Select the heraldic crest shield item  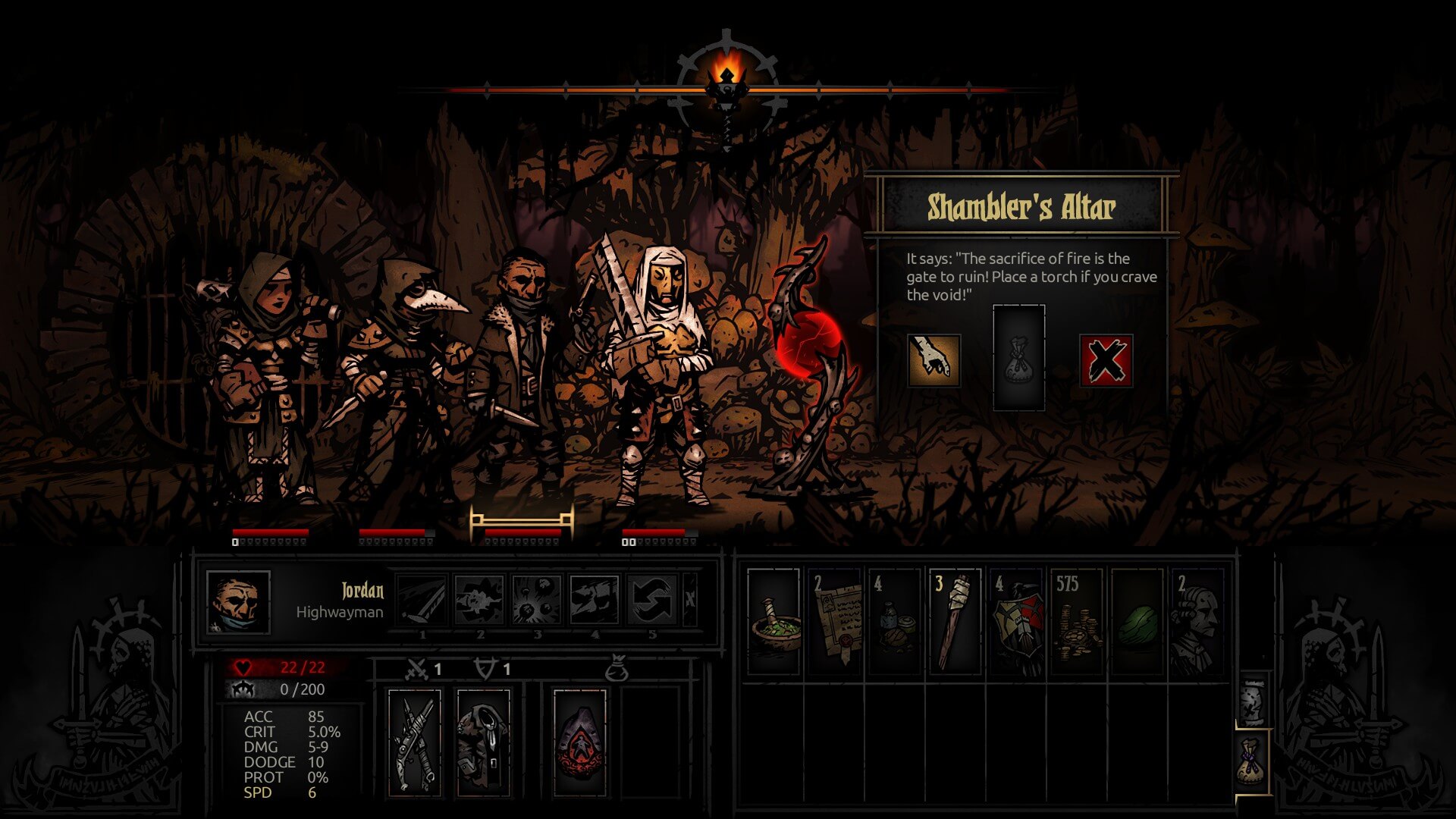click(x=1016, y=621)
